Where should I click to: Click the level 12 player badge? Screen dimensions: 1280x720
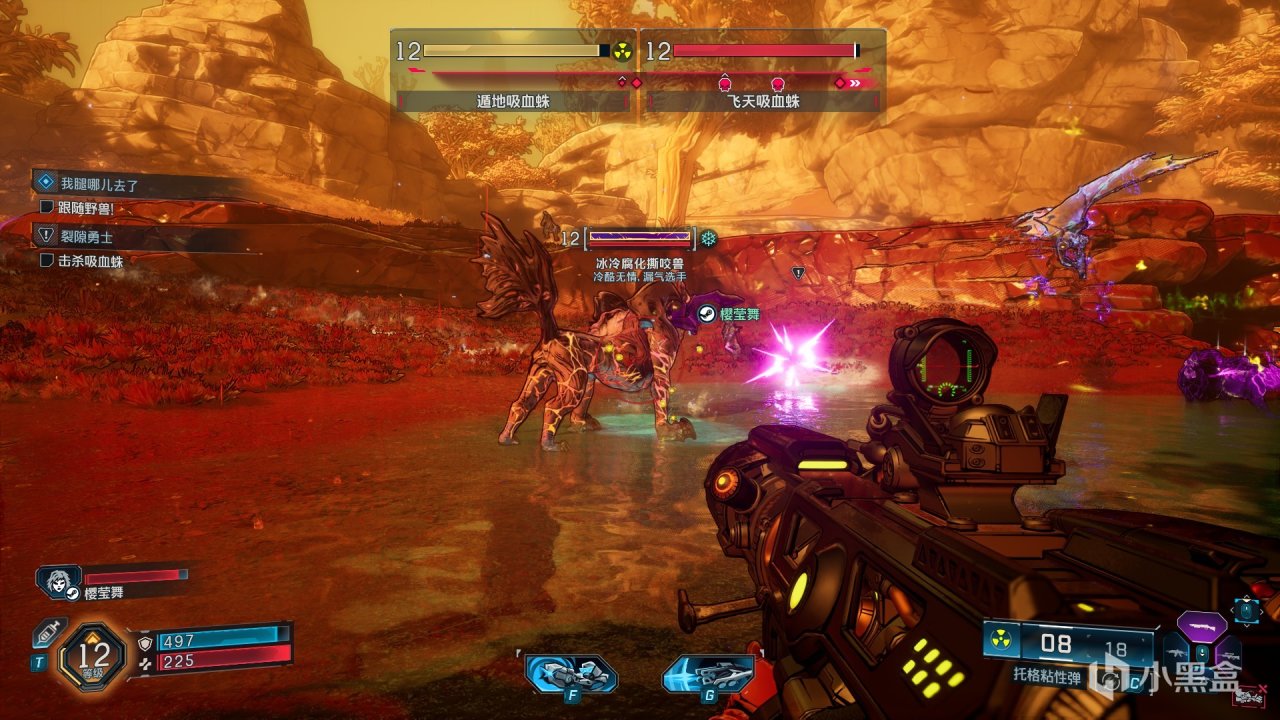[x=96, y=656]
